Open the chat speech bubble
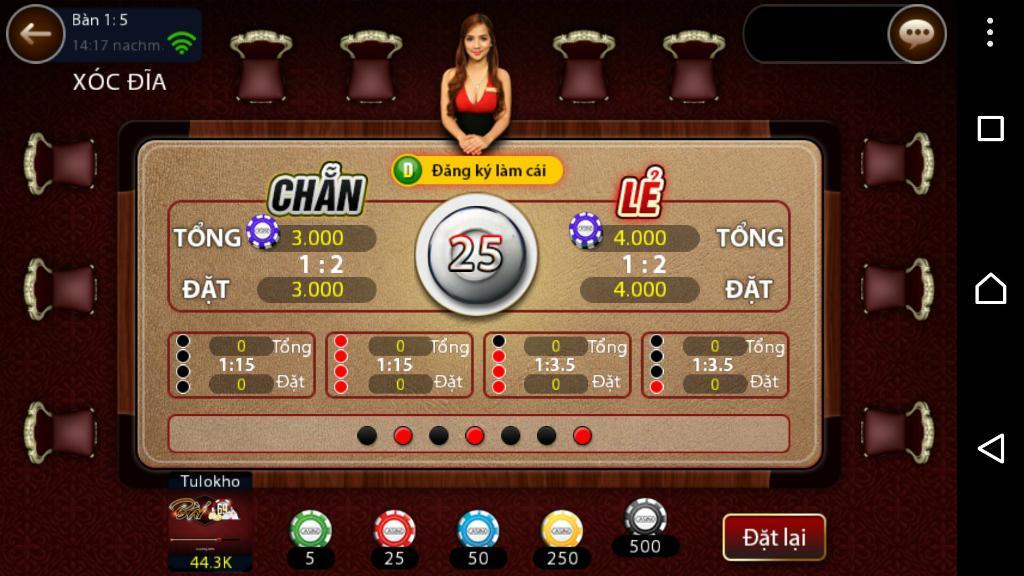This screenshot has height=576, width=1024. pyautogui.click(x=916, y=34)
